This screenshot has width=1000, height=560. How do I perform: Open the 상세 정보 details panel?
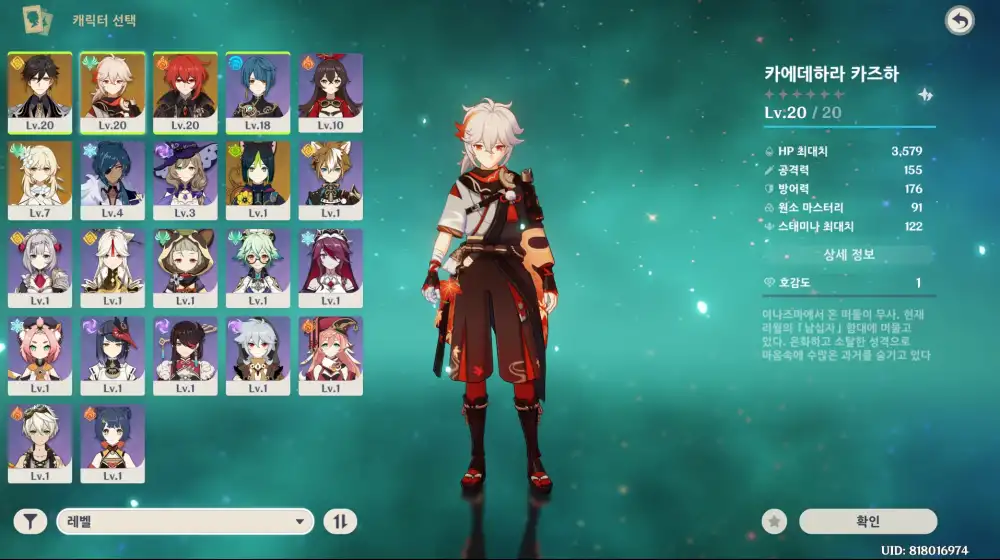tap(849, 255)
